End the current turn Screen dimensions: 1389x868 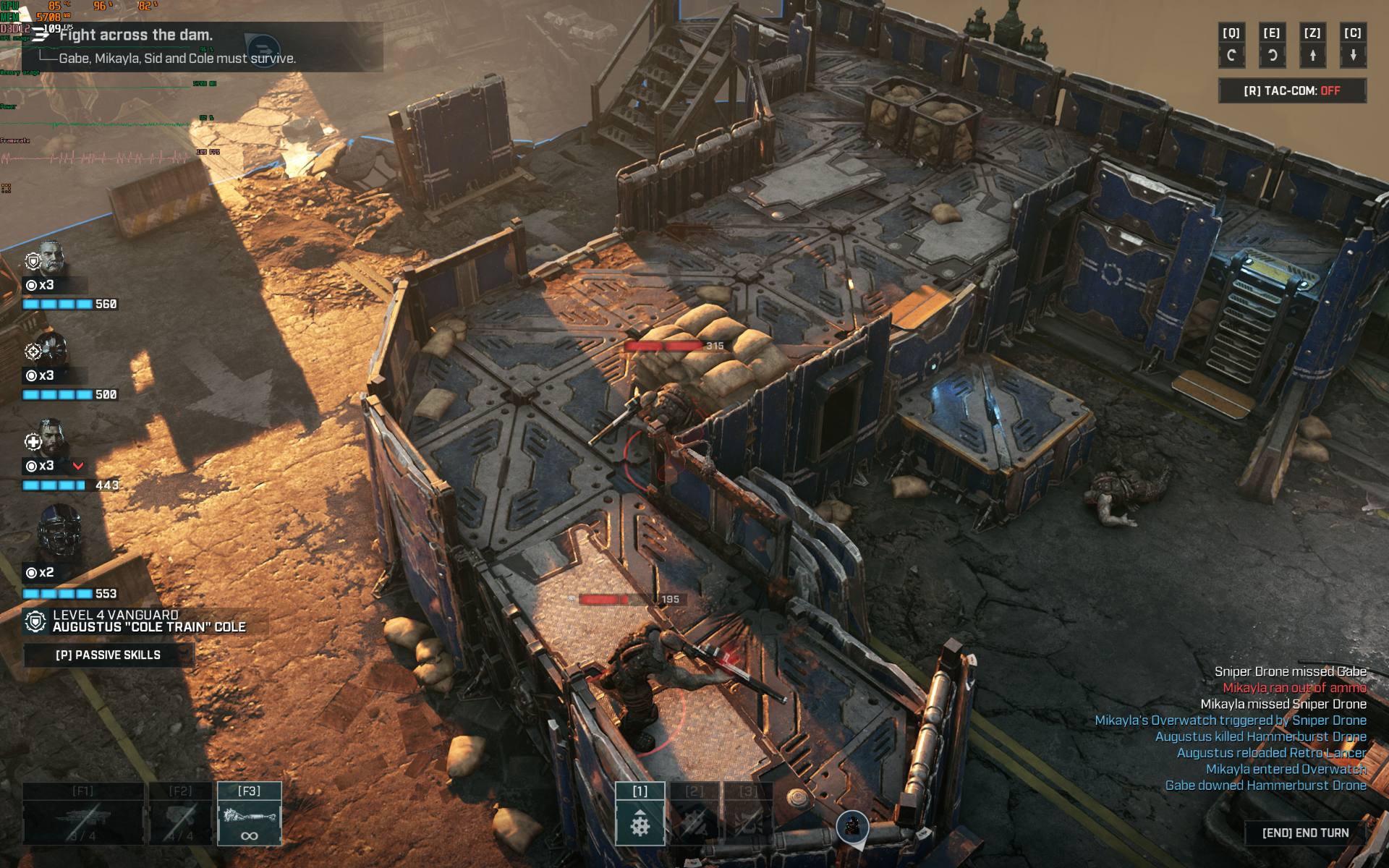[1305, 833]
